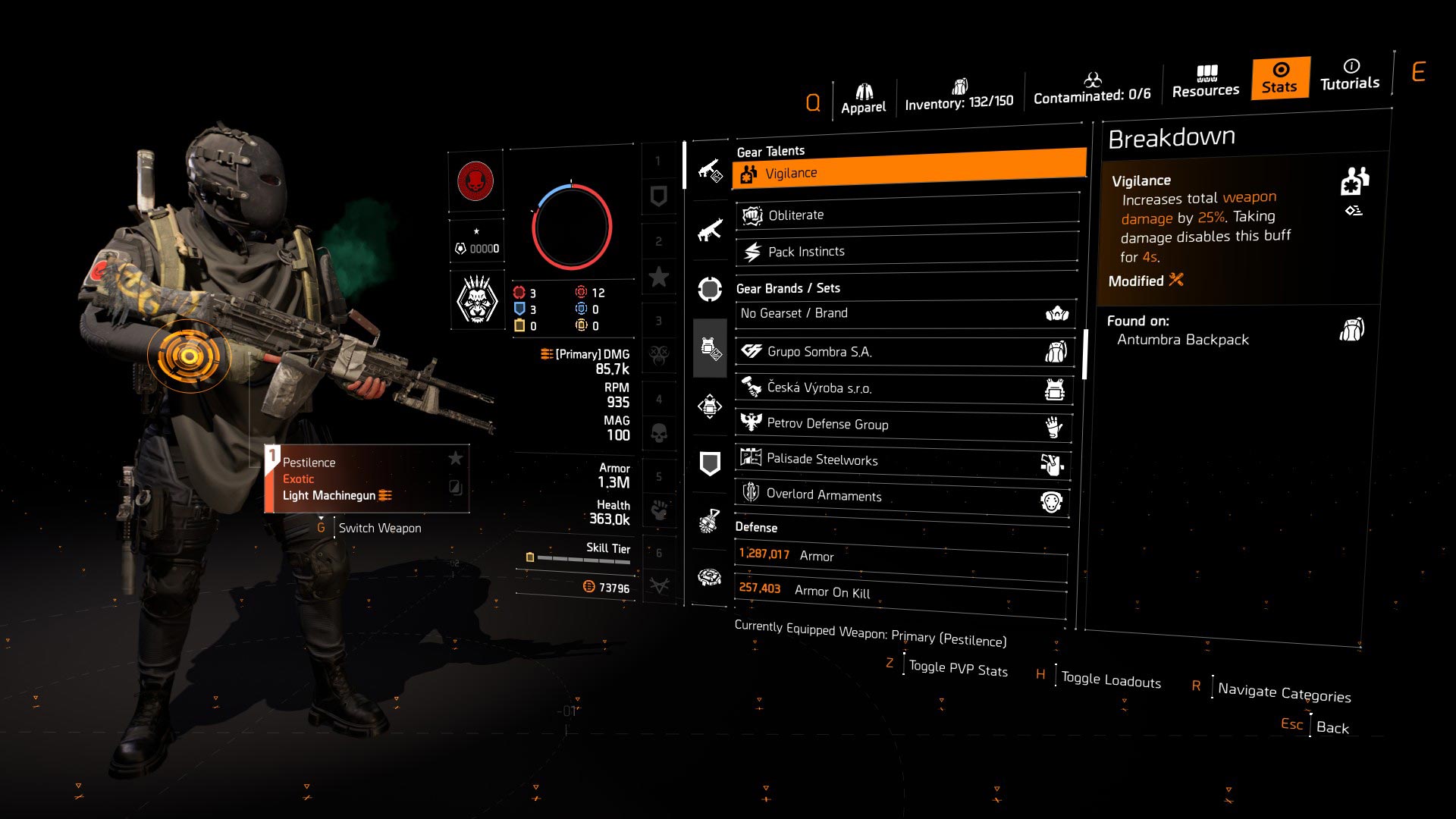
Task: Toggle favorite star on Pestilence
Action: (x=456, y=458)
